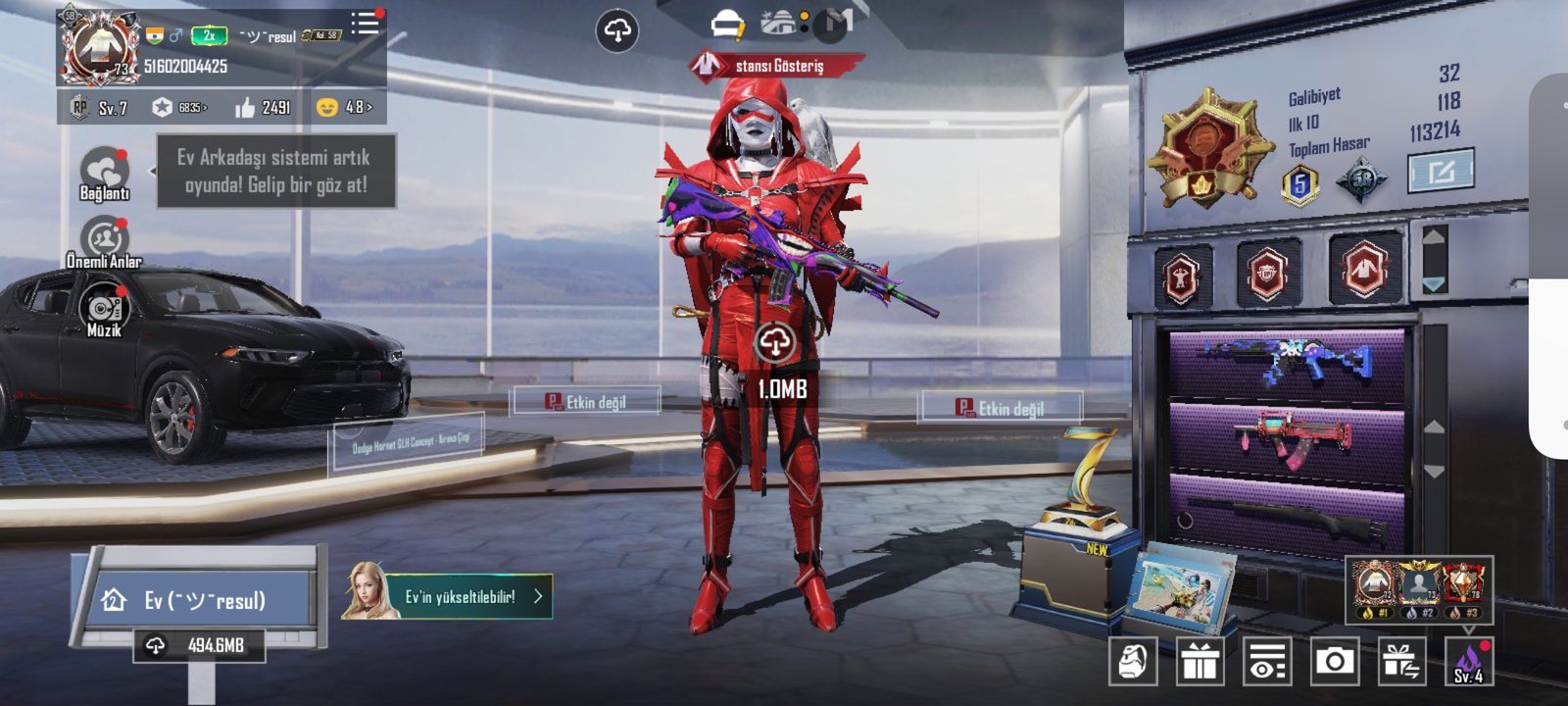This screenshot has height=706, width=1568.
Task: Open the Sv.4 purple flame icon
Action: coord(1468,662)
